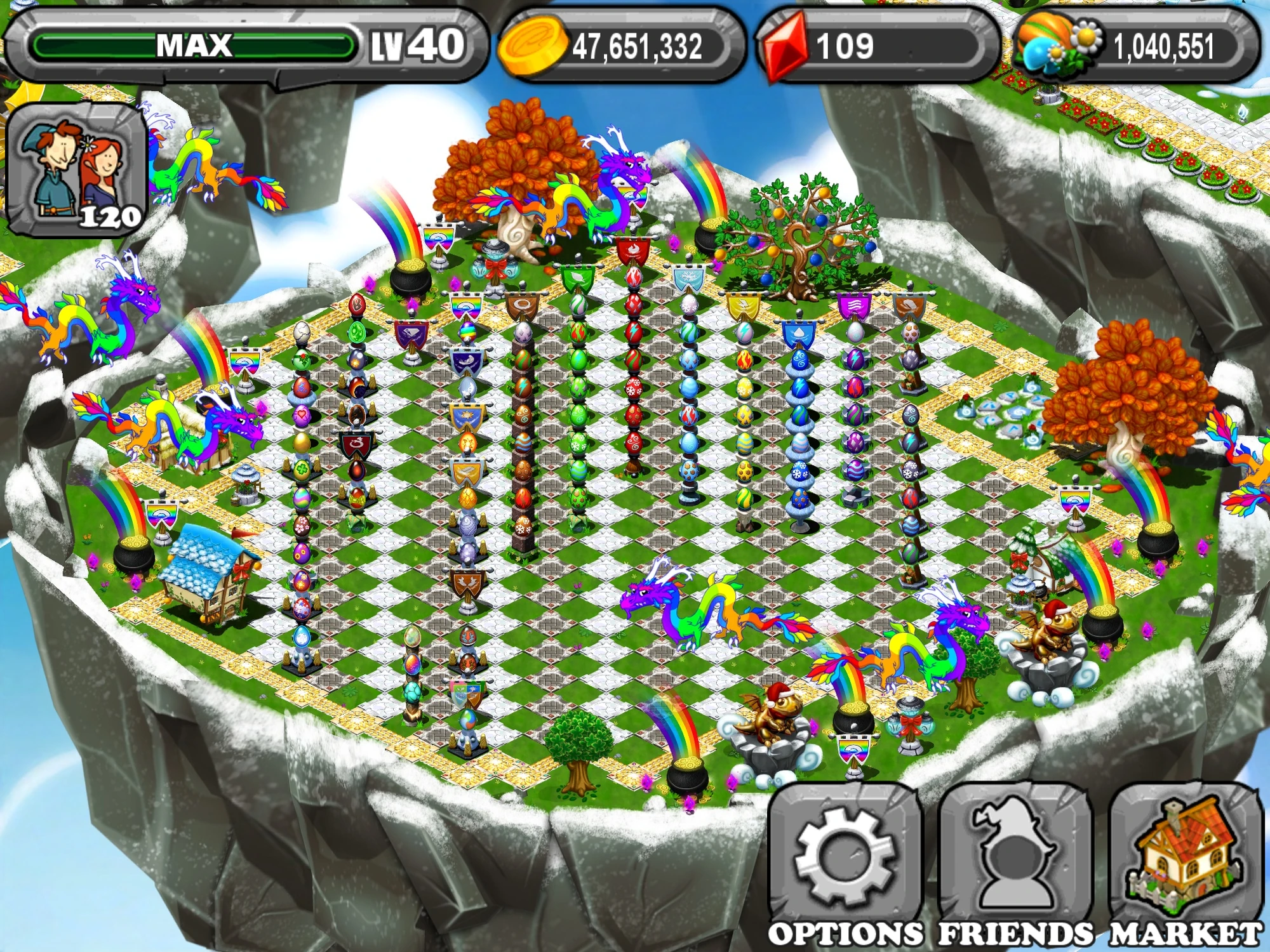Check the XP progress bar showing MAX
Screen dimensions: 1270x952
click(x=190, y=44)
